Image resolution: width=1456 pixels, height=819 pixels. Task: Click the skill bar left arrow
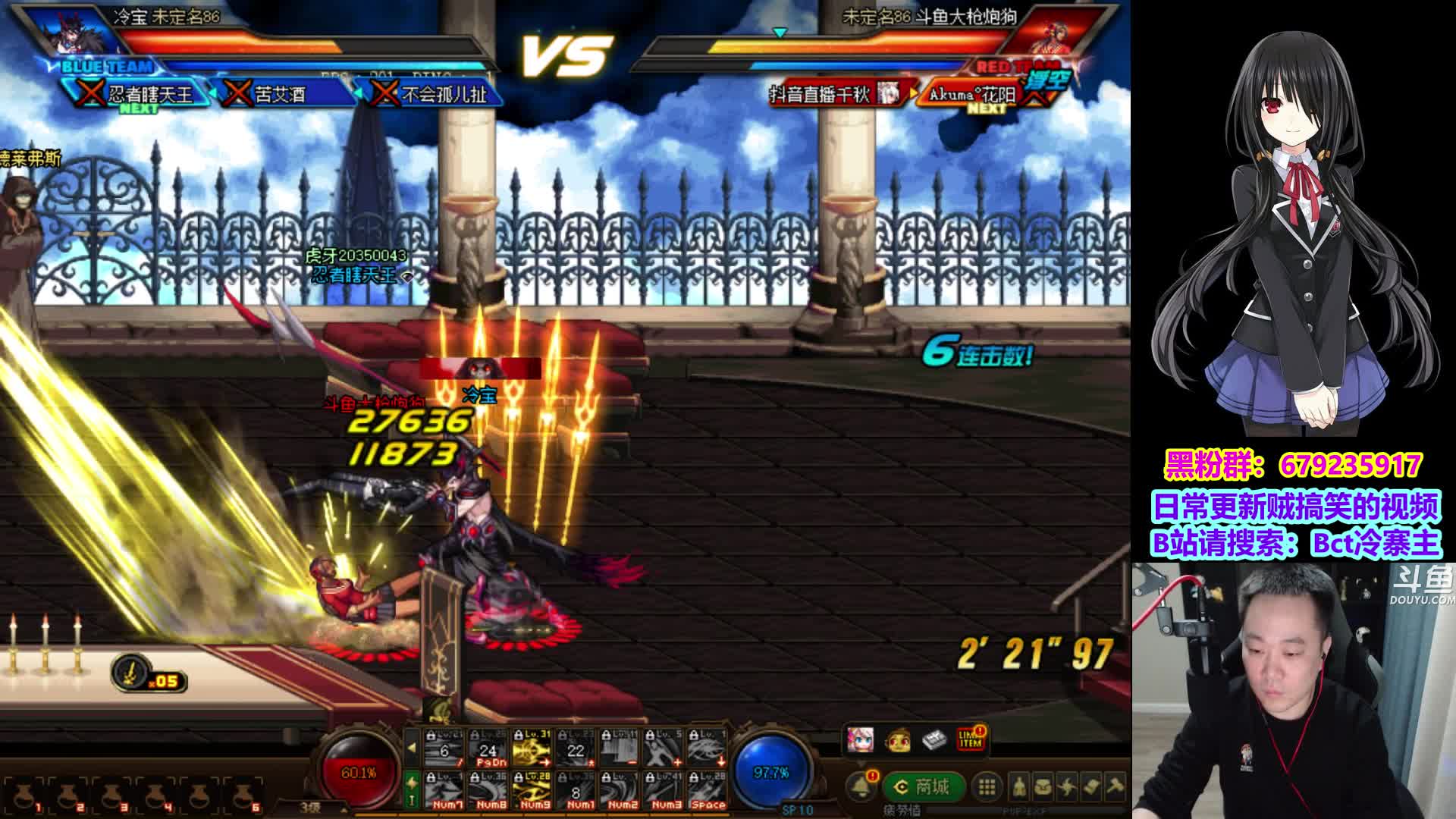412,748
